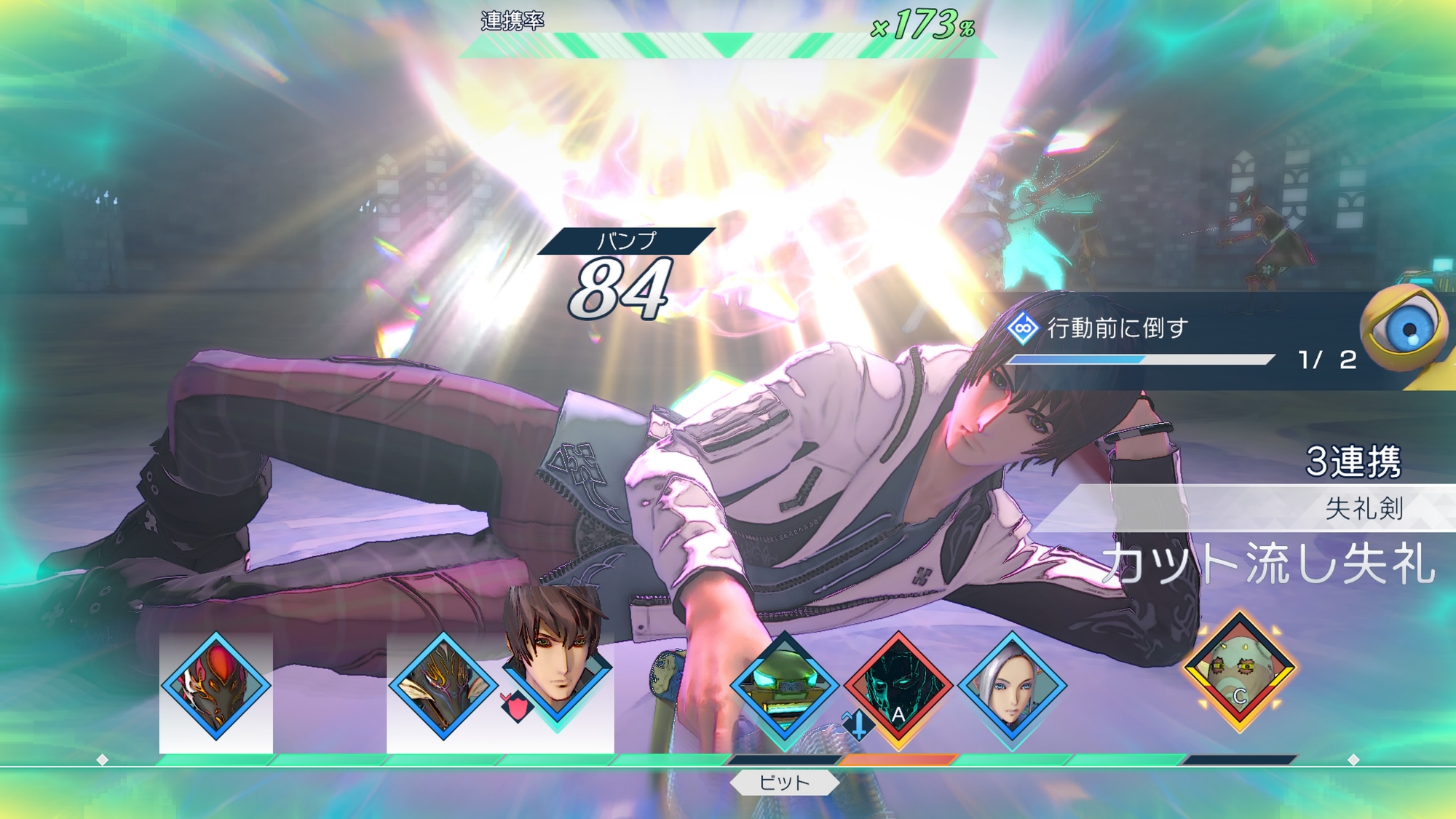
Task: Click the red shield marker on the timeline
Action: pyautogui.click(x=515, y=708)
